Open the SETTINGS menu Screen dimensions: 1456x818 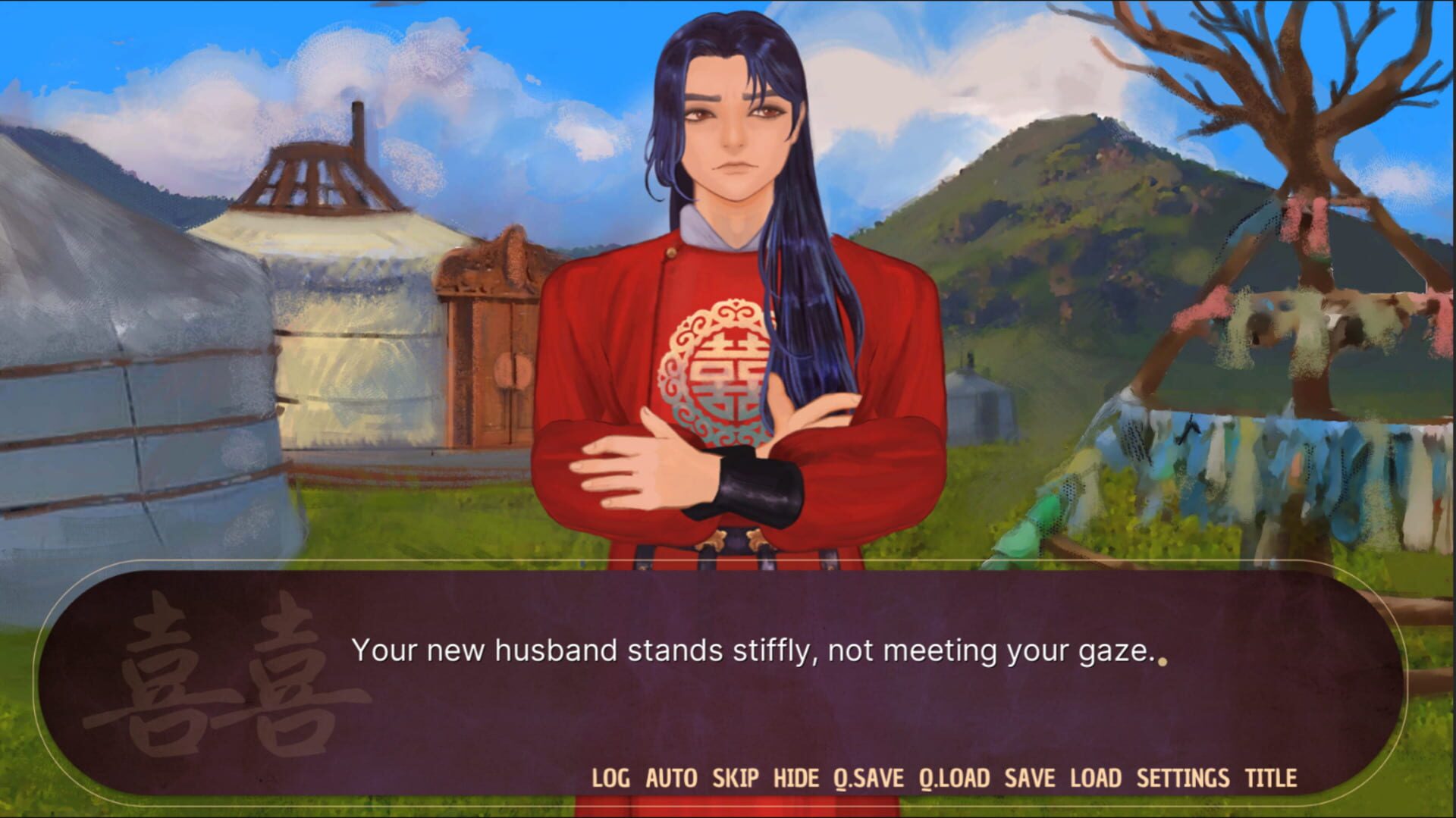1182,778
